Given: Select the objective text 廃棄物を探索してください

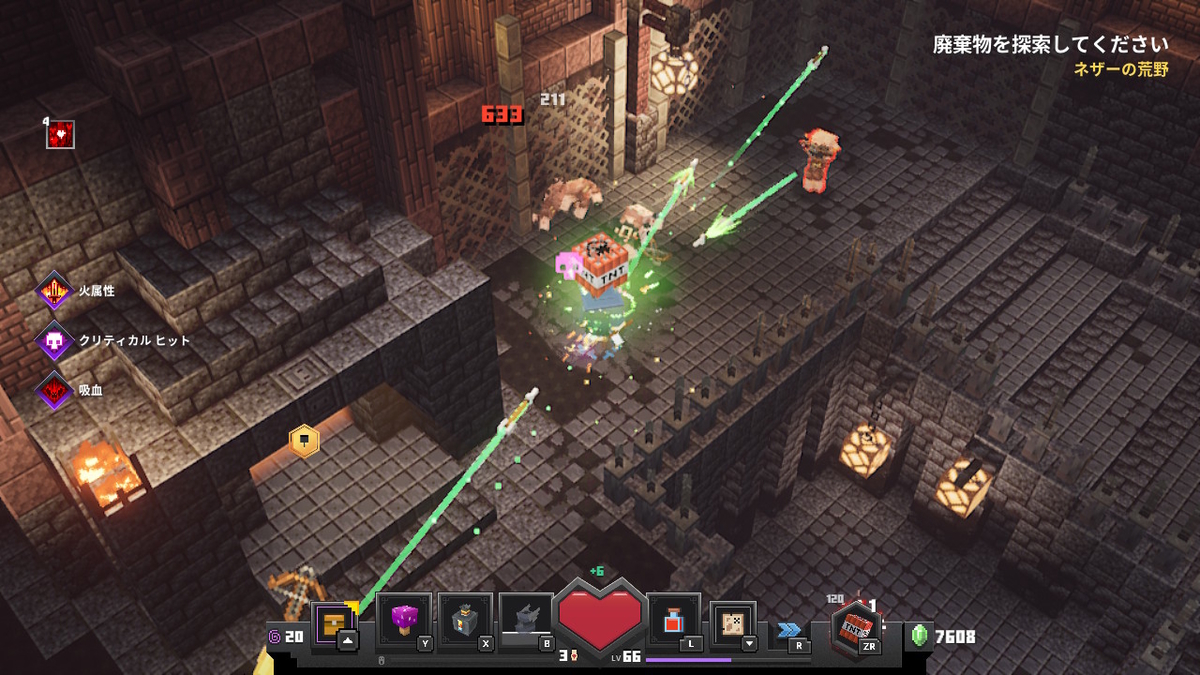Looking at the screenshot, I should click(1050, 45).
